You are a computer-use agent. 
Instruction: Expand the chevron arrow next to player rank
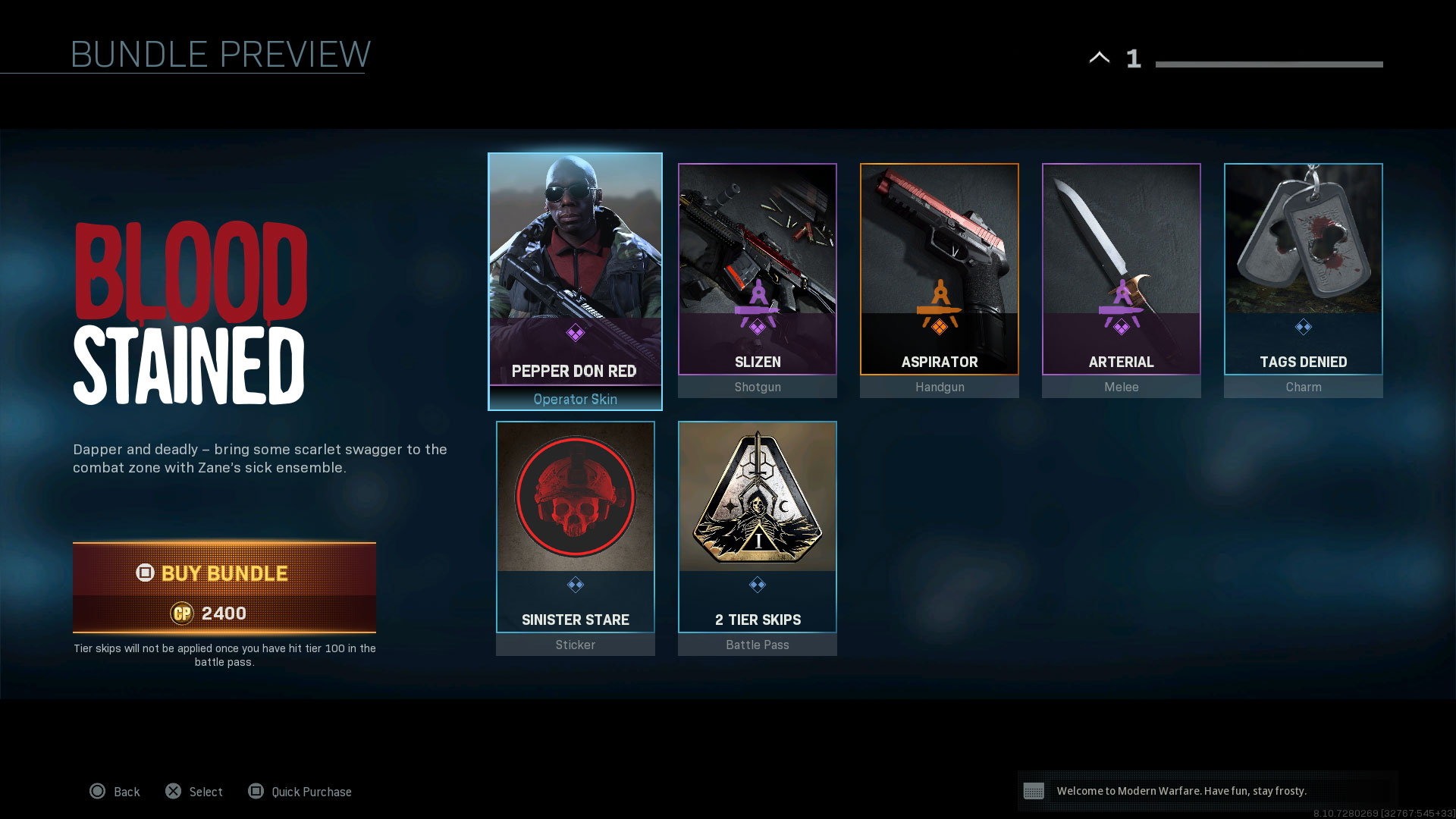1100,58
